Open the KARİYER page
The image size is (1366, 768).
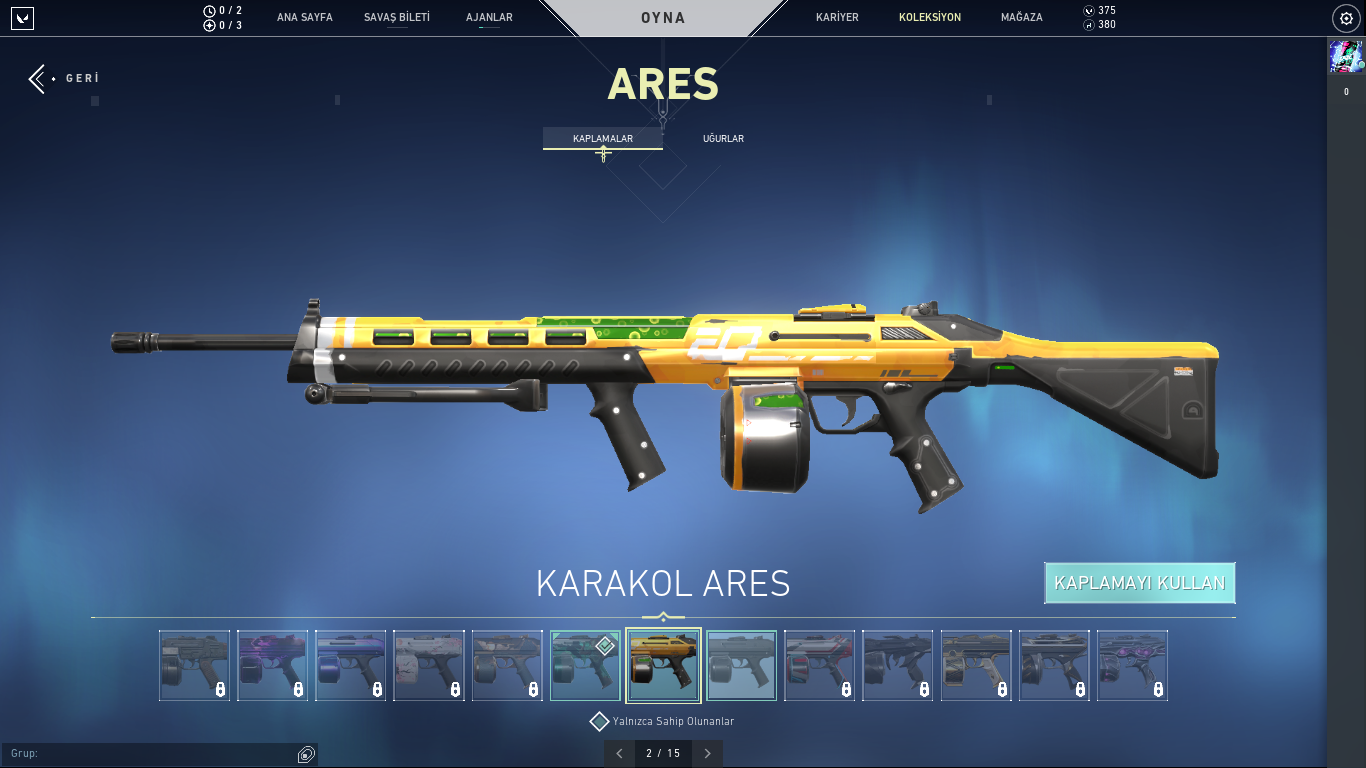tap(837, 18)
